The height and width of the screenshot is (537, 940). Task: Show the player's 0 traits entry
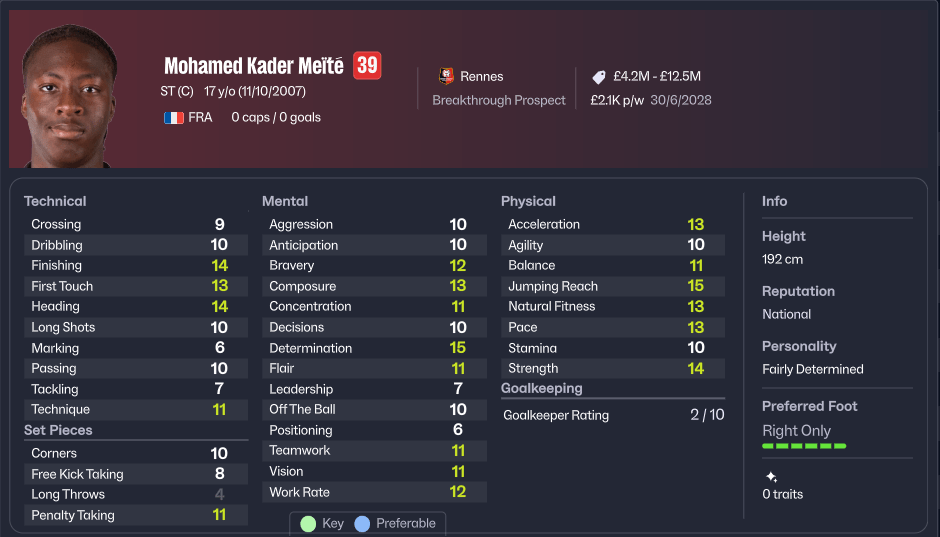tap(783, 494)
